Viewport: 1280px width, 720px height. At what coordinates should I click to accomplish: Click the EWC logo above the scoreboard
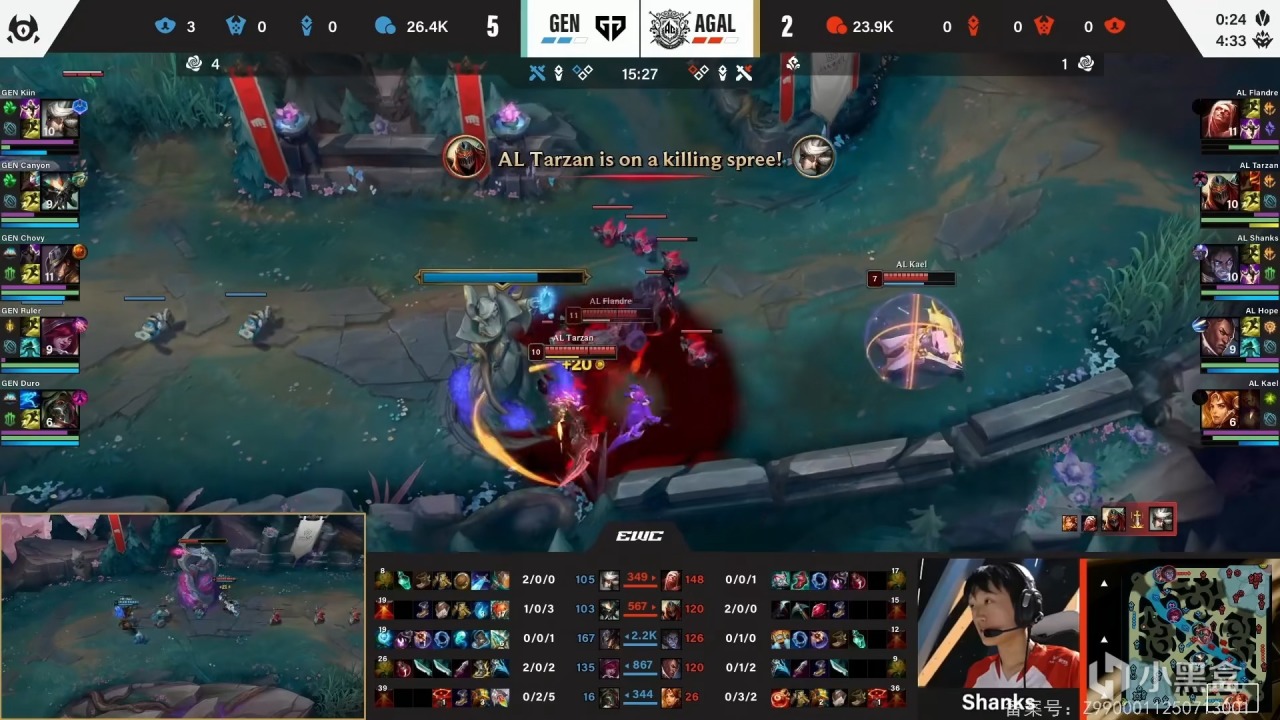tap(639, 537)
